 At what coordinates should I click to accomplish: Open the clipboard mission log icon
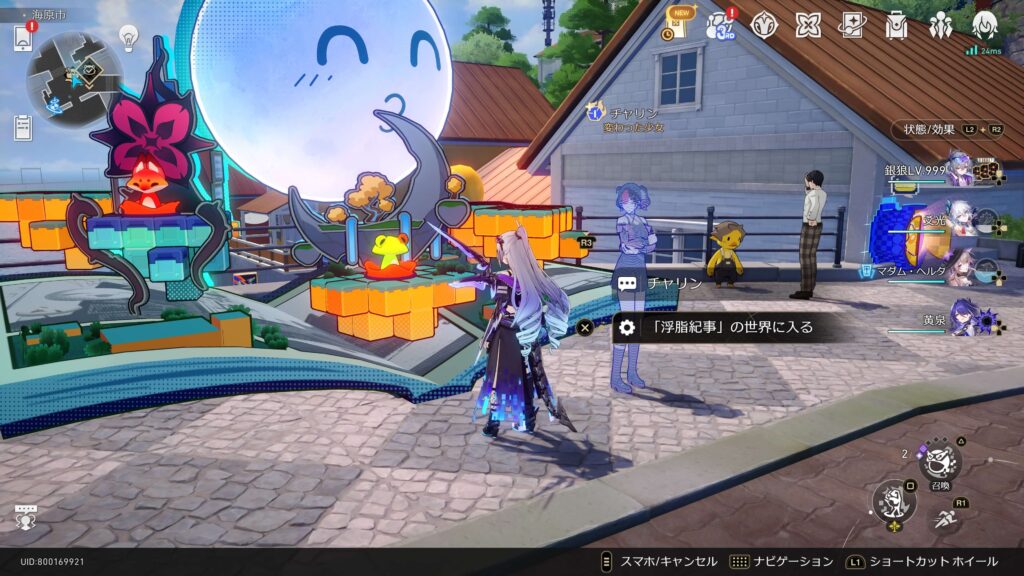click(23, 127)
